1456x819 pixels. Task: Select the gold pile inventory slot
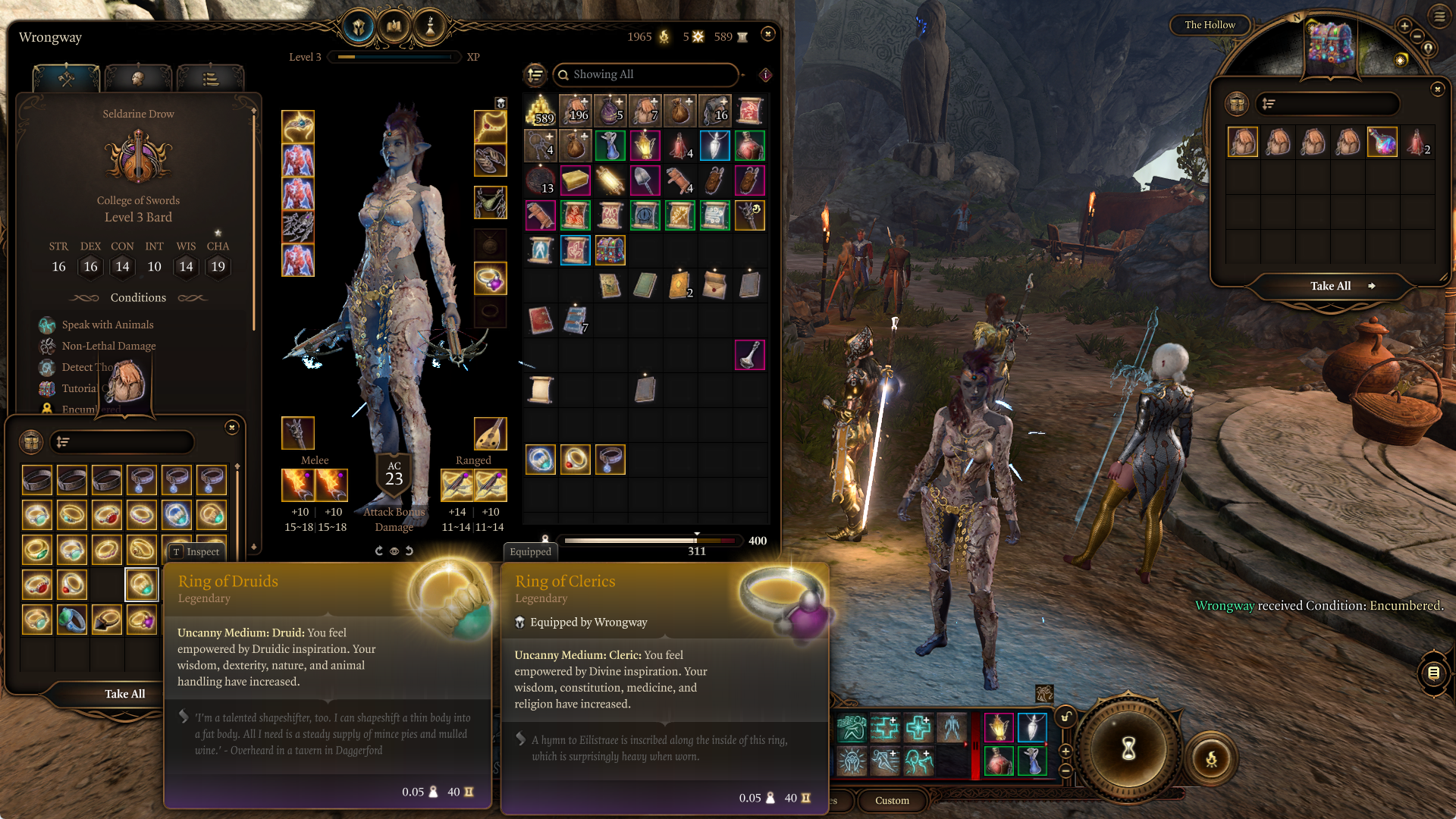point(540,111)
